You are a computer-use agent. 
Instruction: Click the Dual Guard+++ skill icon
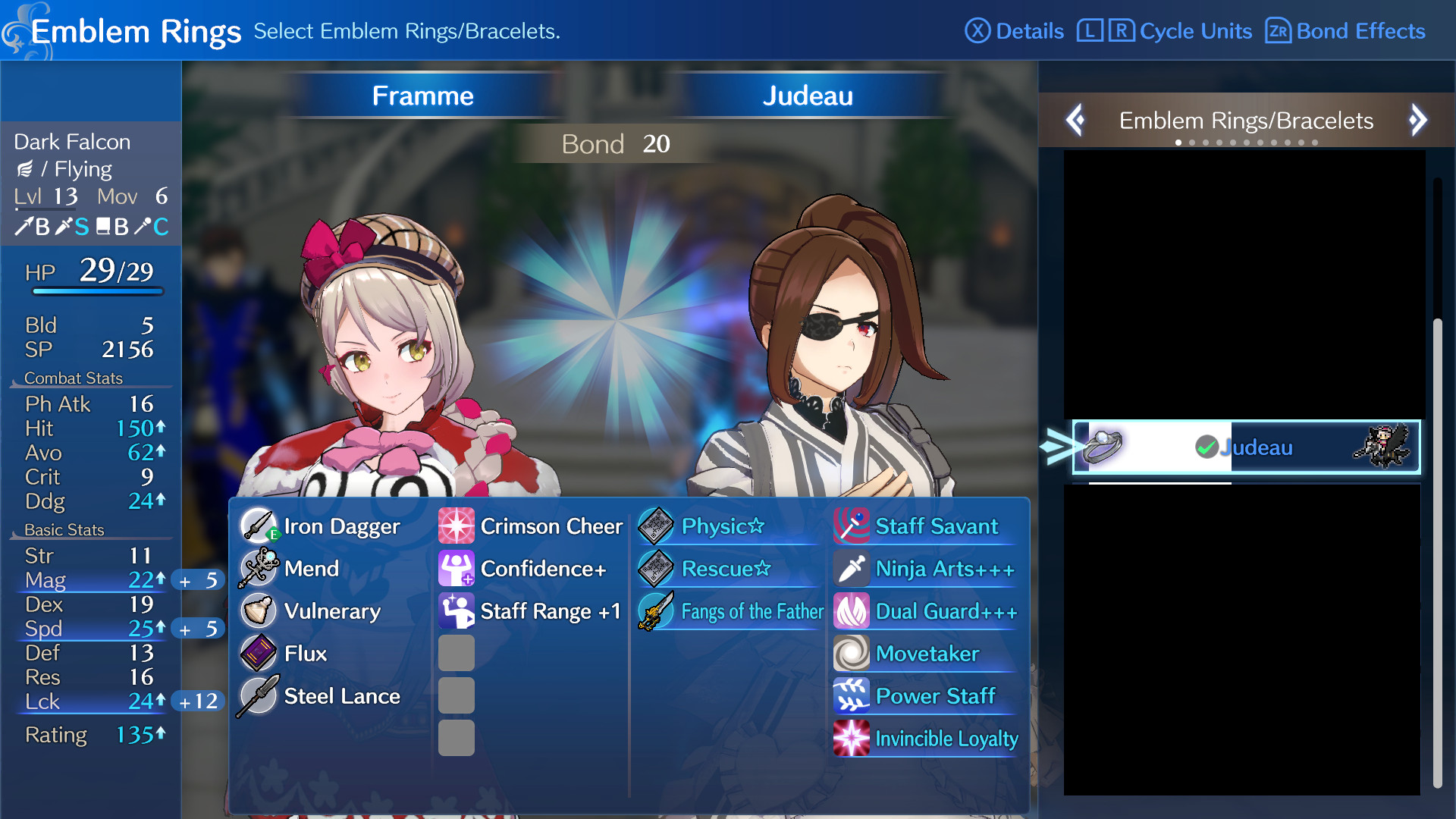851,610
